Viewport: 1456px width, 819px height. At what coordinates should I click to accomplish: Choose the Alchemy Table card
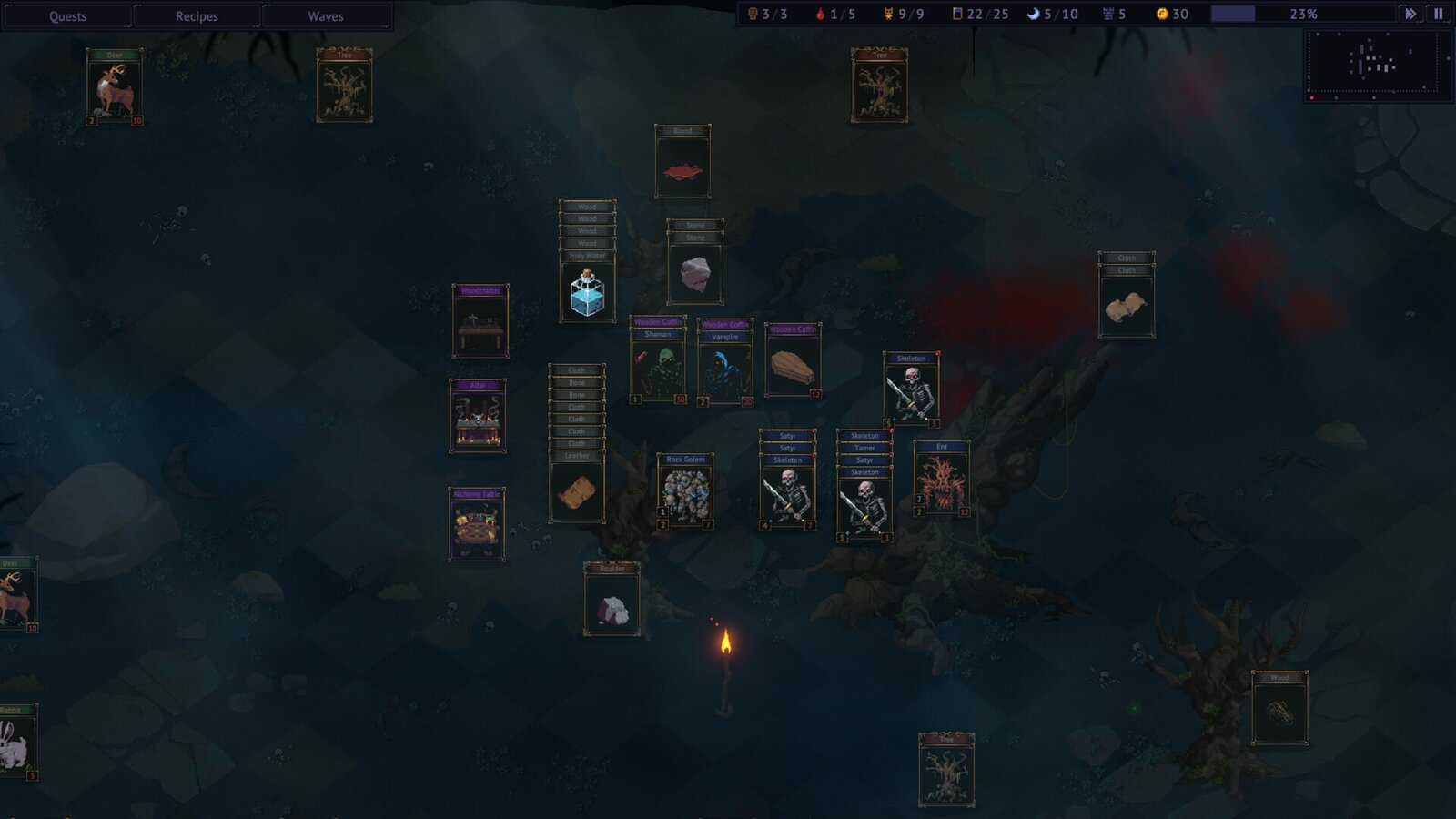[x=477, y=526]
